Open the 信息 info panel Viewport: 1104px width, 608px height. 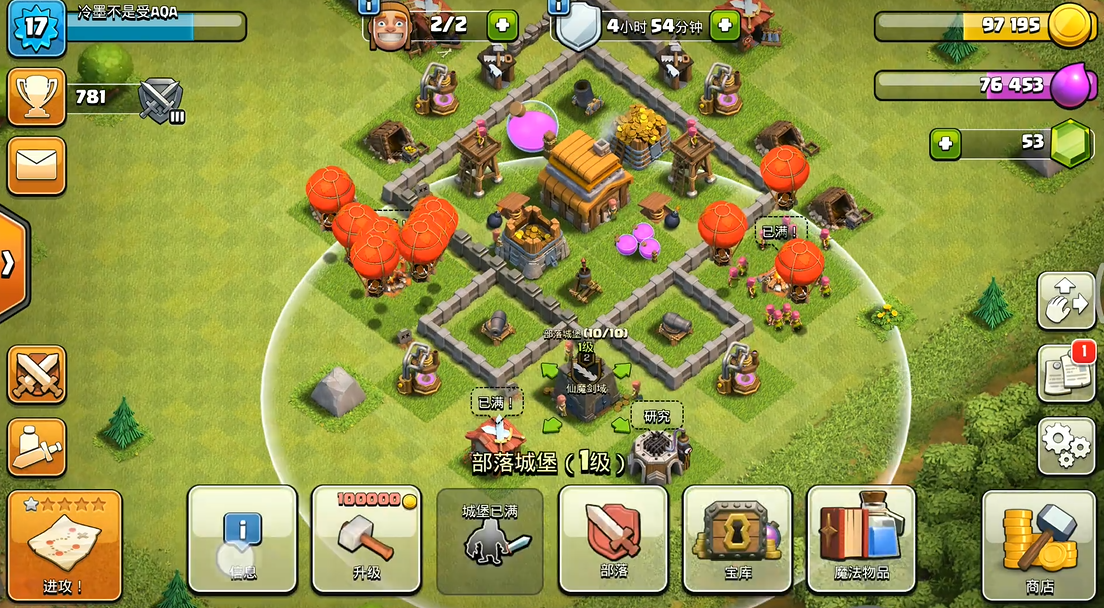point(242,538)
